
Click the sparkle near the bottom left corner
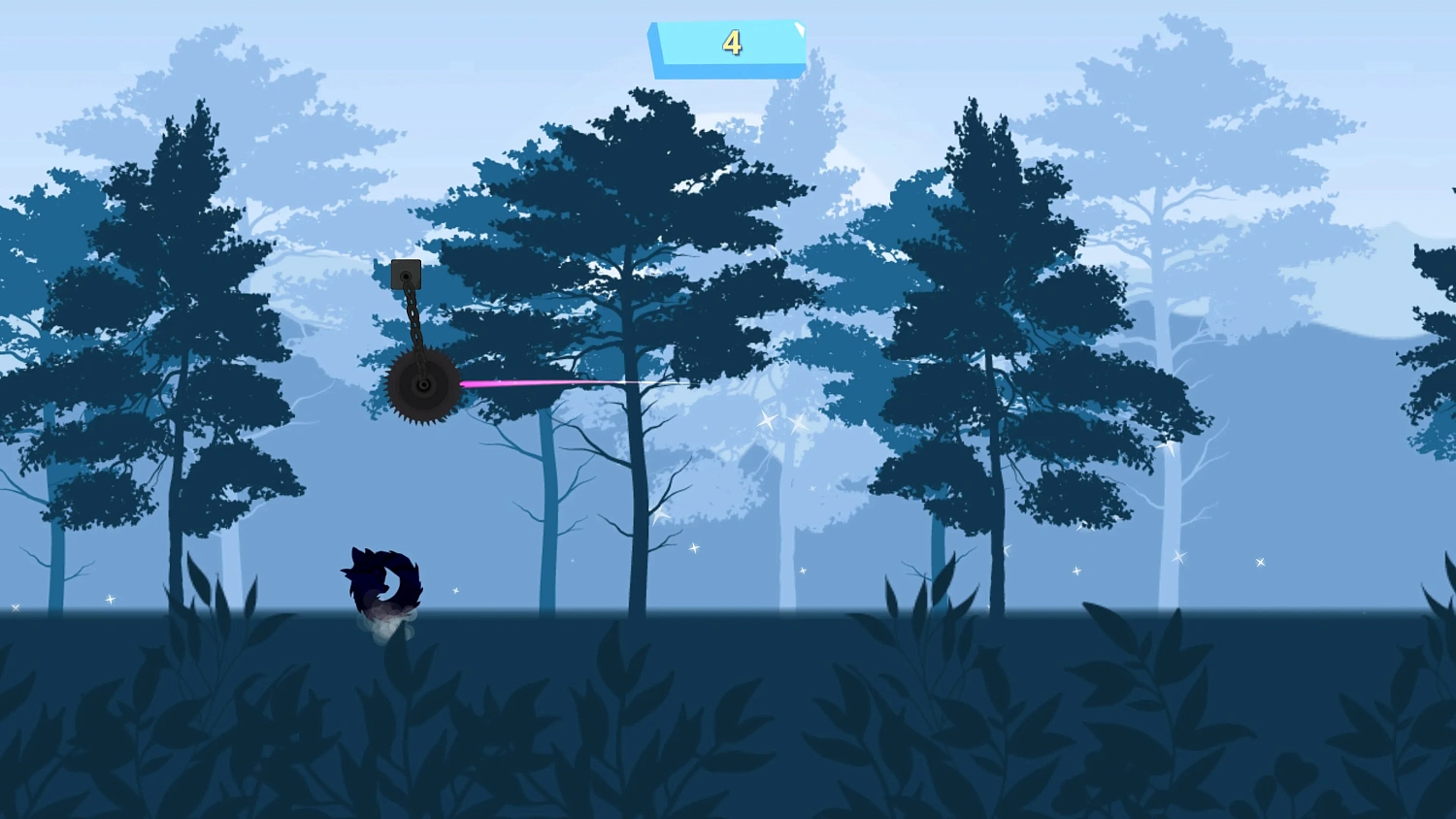tap(110, 599)
